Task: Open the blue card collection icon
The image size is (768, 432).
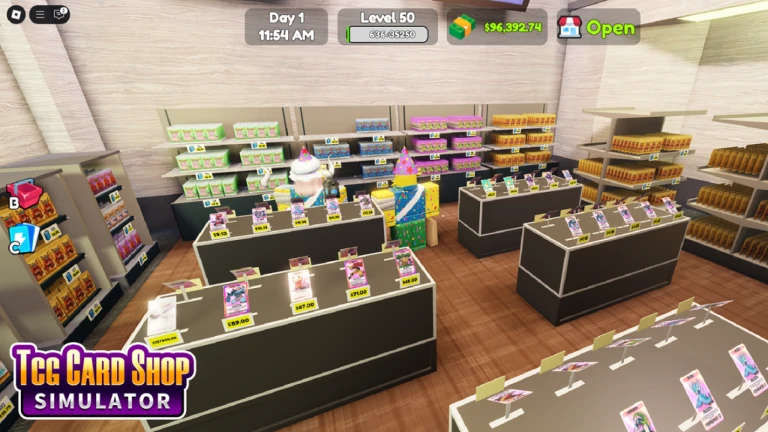Action: click(x=24, y=236)
